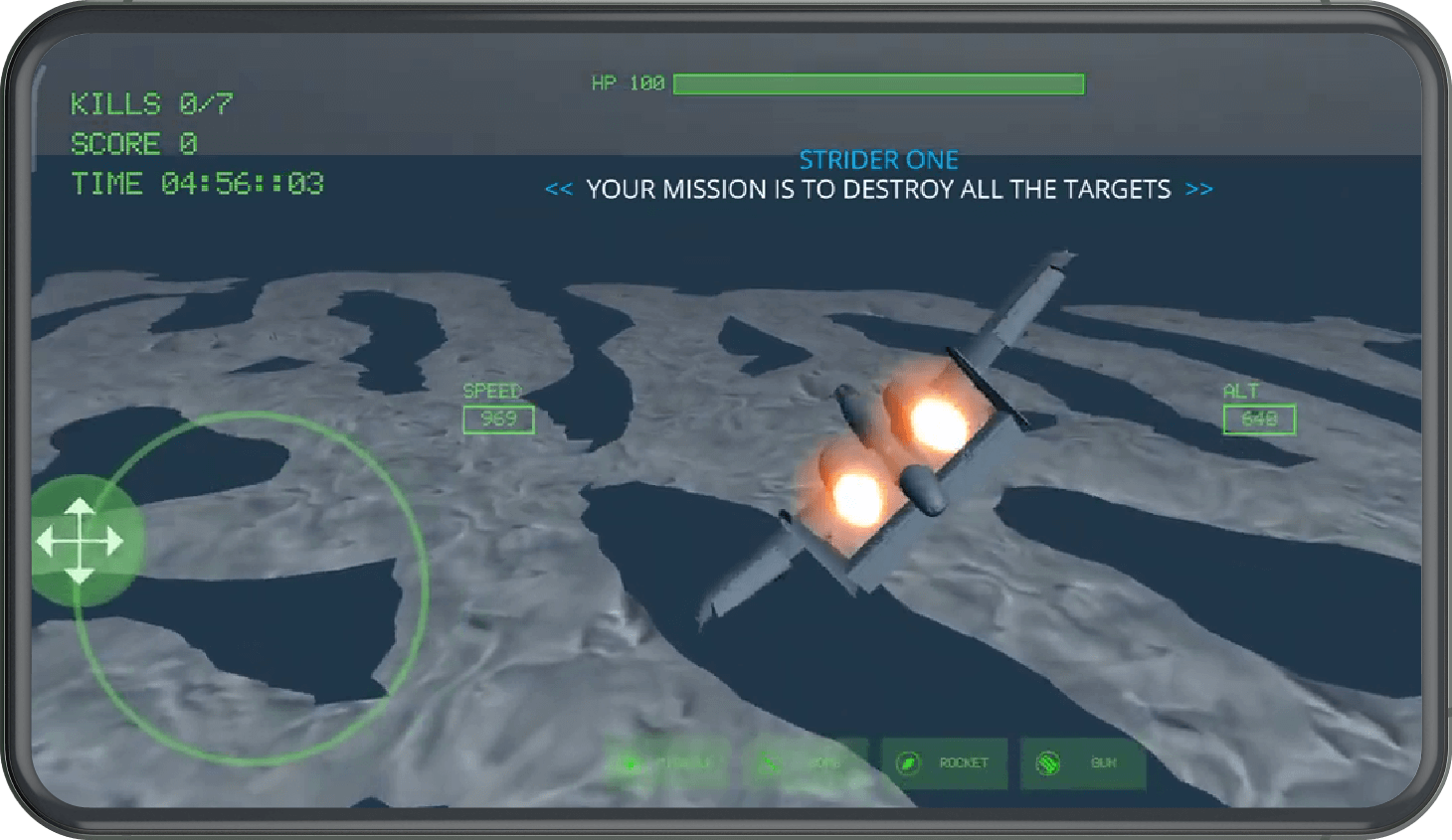Fire the Rocket weapon button

[944, 763]
